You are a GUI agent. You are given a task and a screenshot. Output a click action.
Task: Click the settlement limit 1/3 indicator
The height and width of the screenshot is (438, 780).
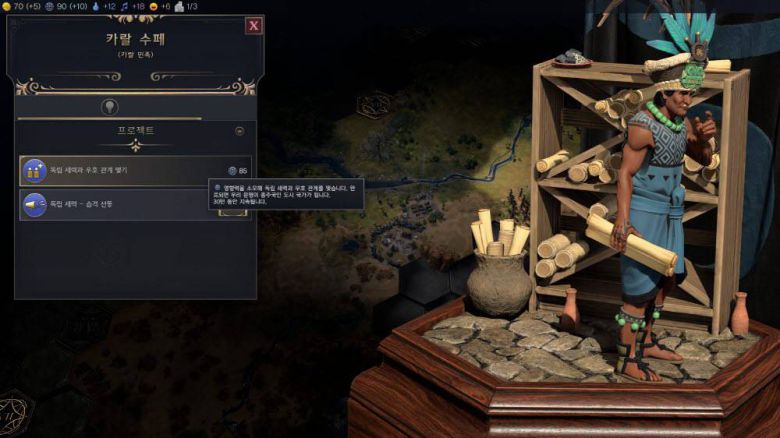click(x=186, y=6)
